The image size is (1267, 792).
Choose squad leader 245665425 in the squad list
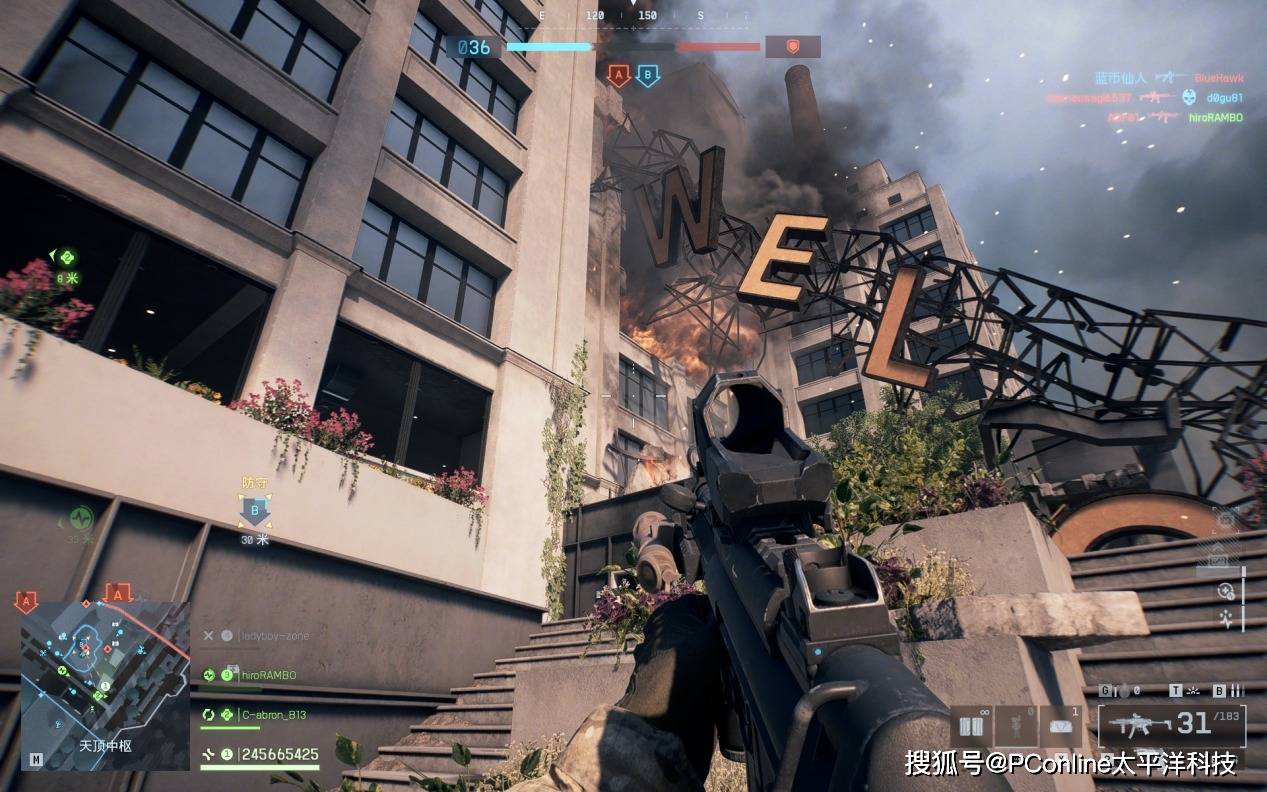click(x=279, y=754)
